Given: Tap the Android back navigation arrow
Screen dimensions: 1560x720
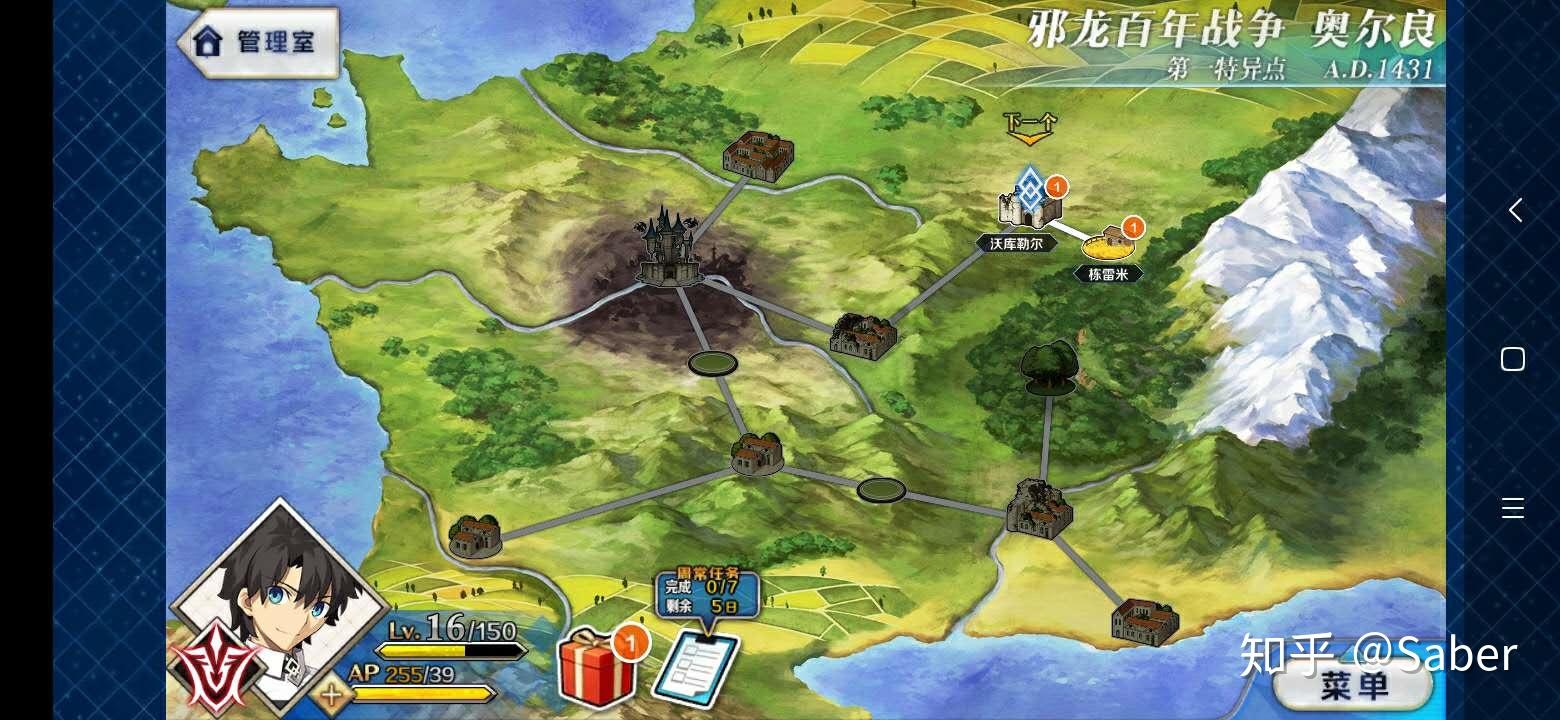Looking at the screenshot, I should coord(1515,210).
